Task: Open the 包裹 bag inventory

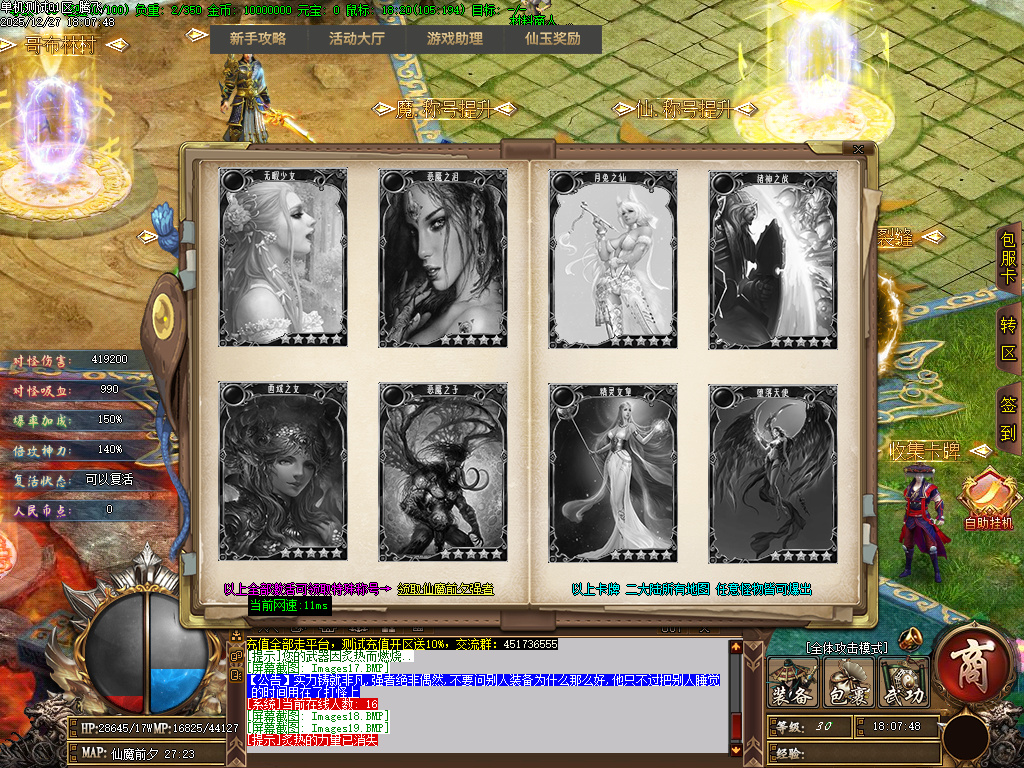Action: coord(849,684)
